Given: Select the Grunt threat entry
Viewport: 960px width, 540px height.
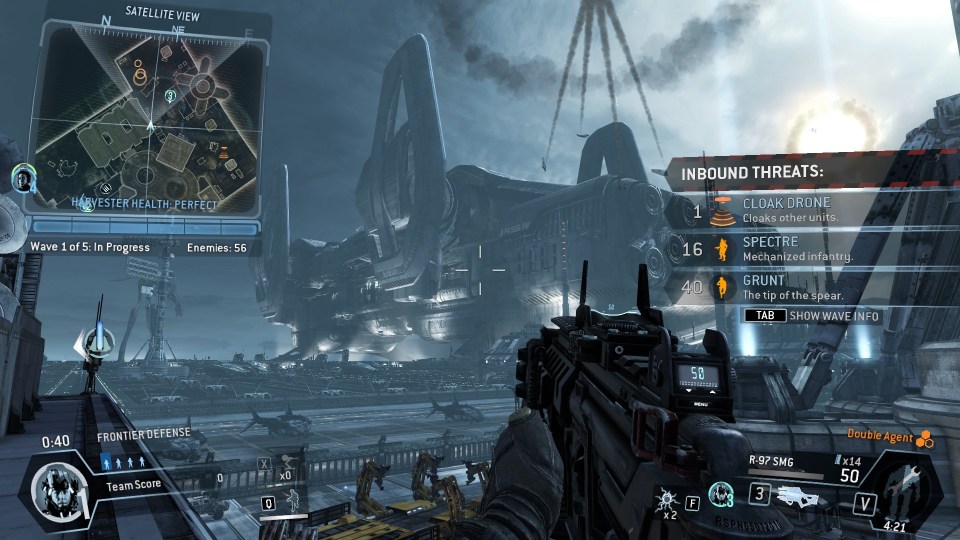Looking at the screenshot, I should [x=790, y=288].
